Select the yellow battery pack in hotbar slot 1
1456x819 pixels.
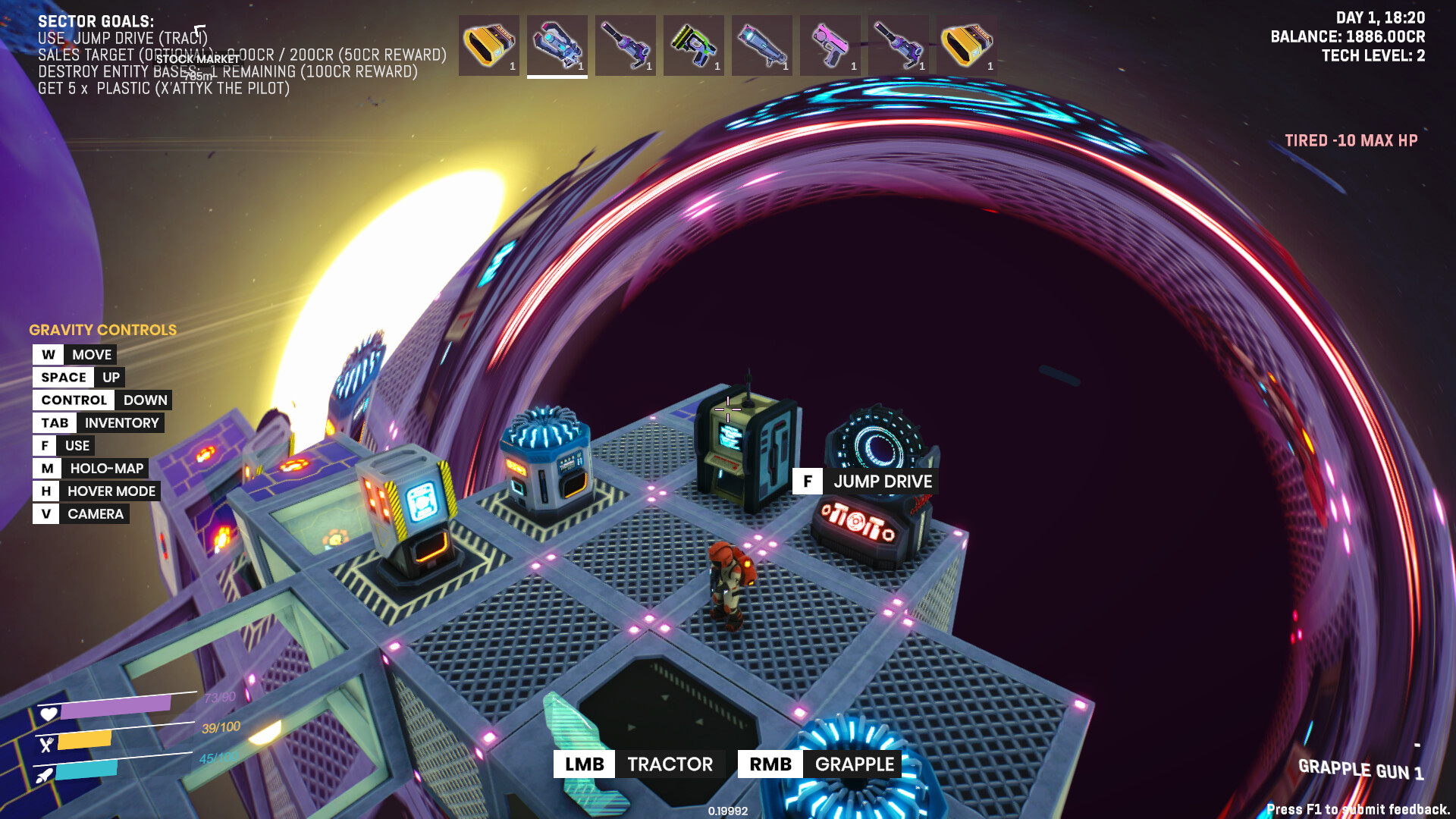pyautogui.click(x=488, y=45)
